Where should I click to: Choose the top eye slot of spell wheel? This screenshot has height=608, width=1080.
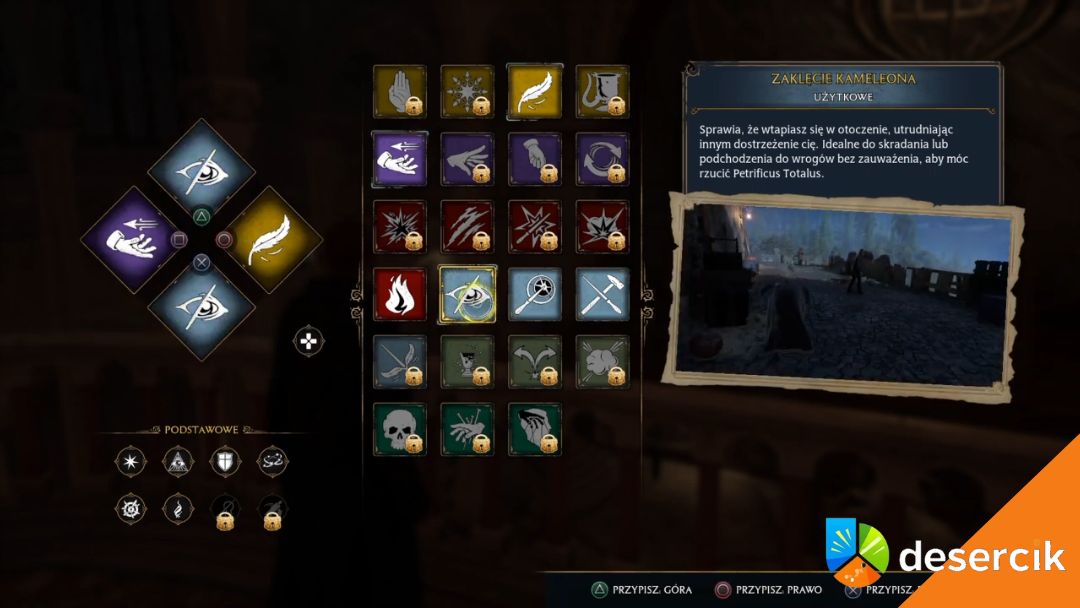pyautogui.click(x=202, y=171)
